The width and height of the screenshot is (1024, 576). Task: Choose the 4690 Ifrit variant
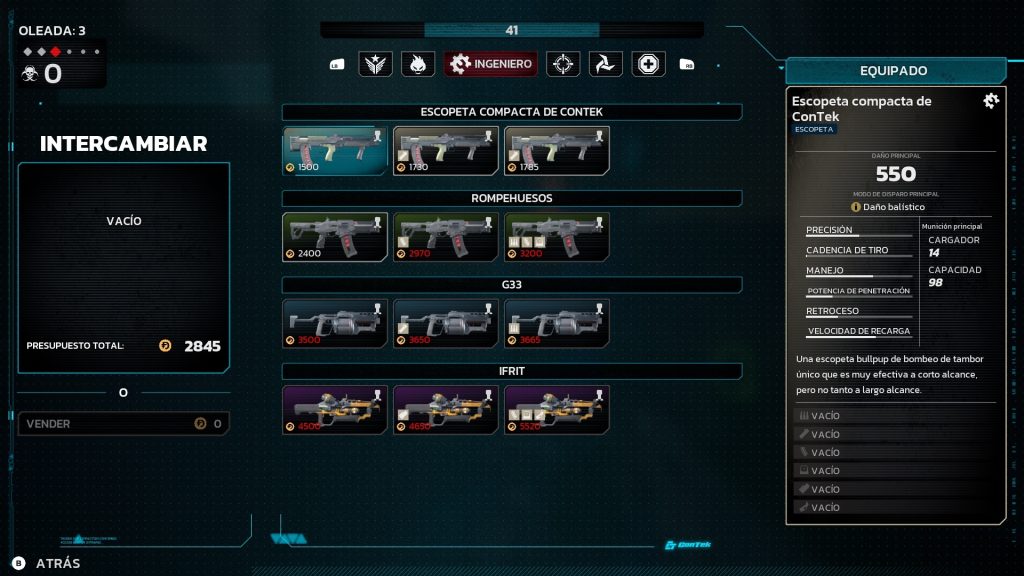coord(446,410)
